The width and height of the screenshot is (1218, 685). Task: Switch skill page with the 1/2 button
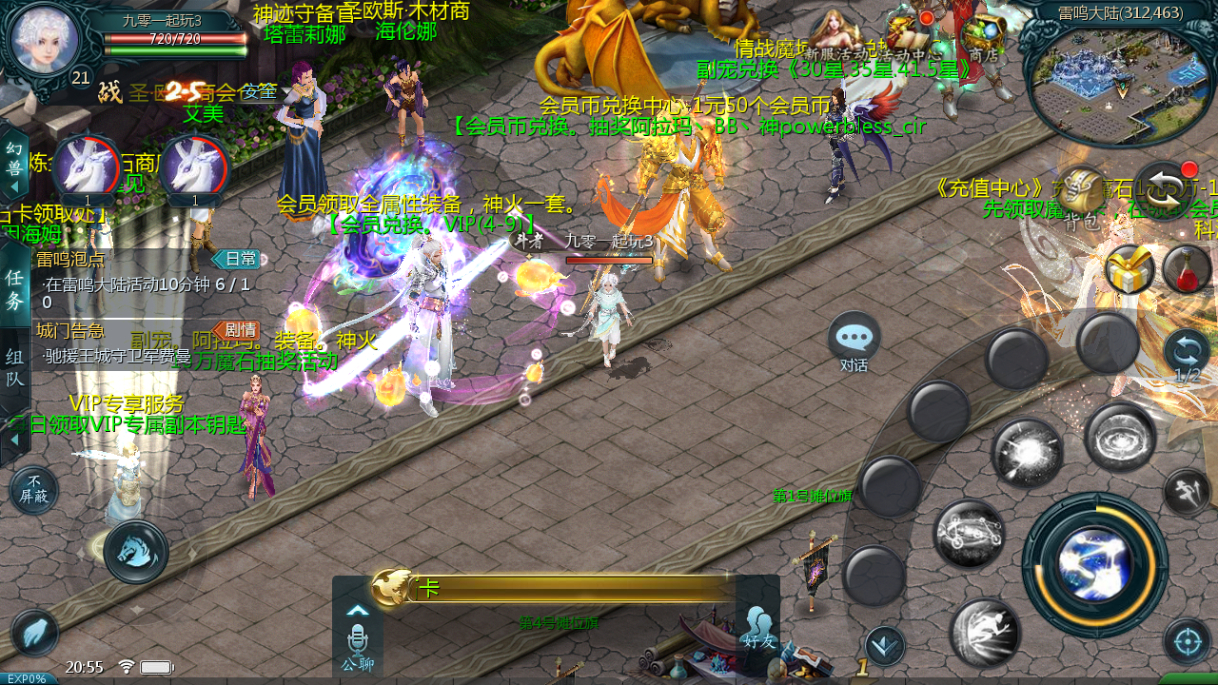coord(1187,356)
